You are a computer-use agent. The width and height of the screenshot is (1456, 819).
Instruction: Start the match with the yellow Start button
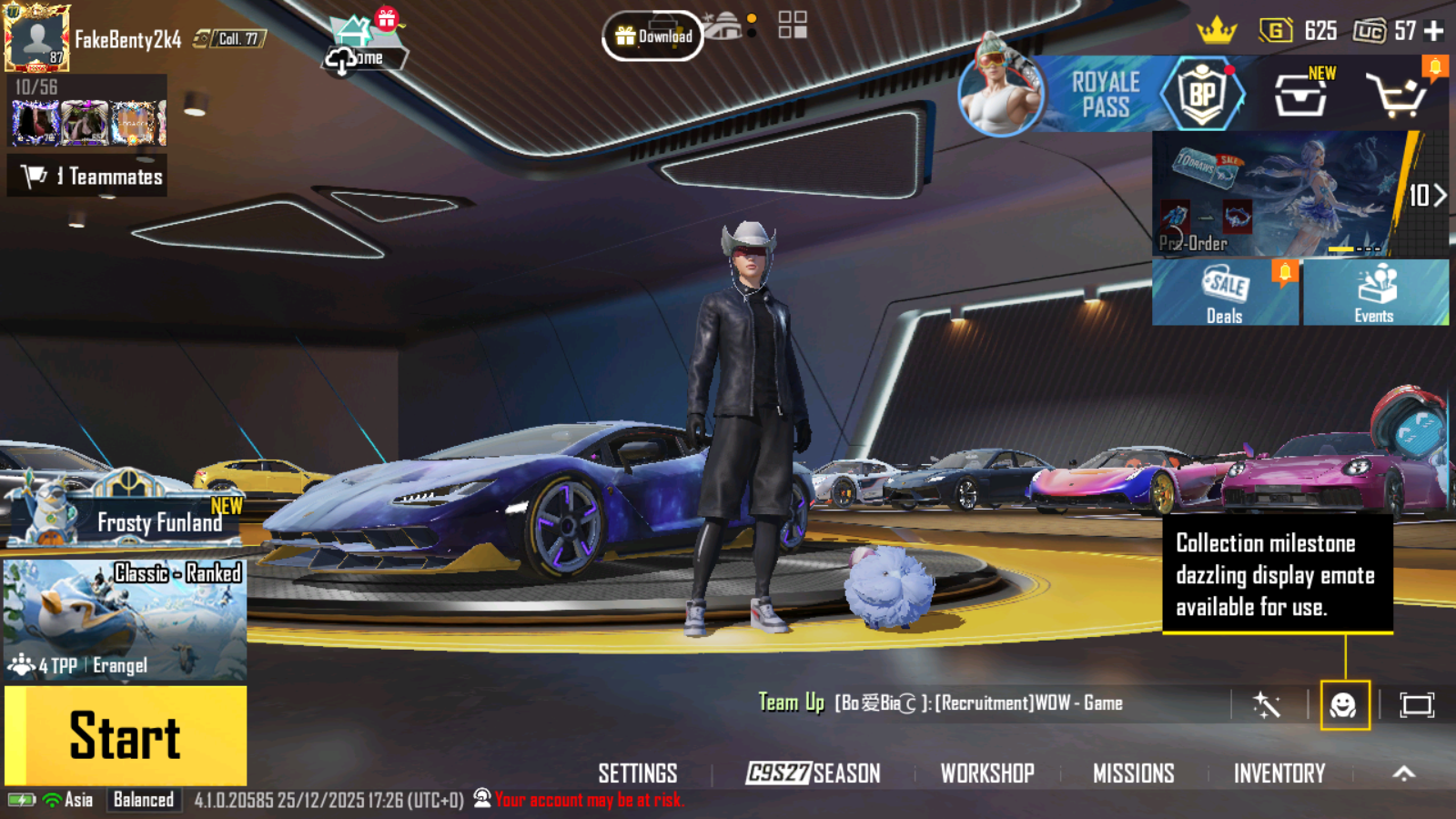pos(126,735)
